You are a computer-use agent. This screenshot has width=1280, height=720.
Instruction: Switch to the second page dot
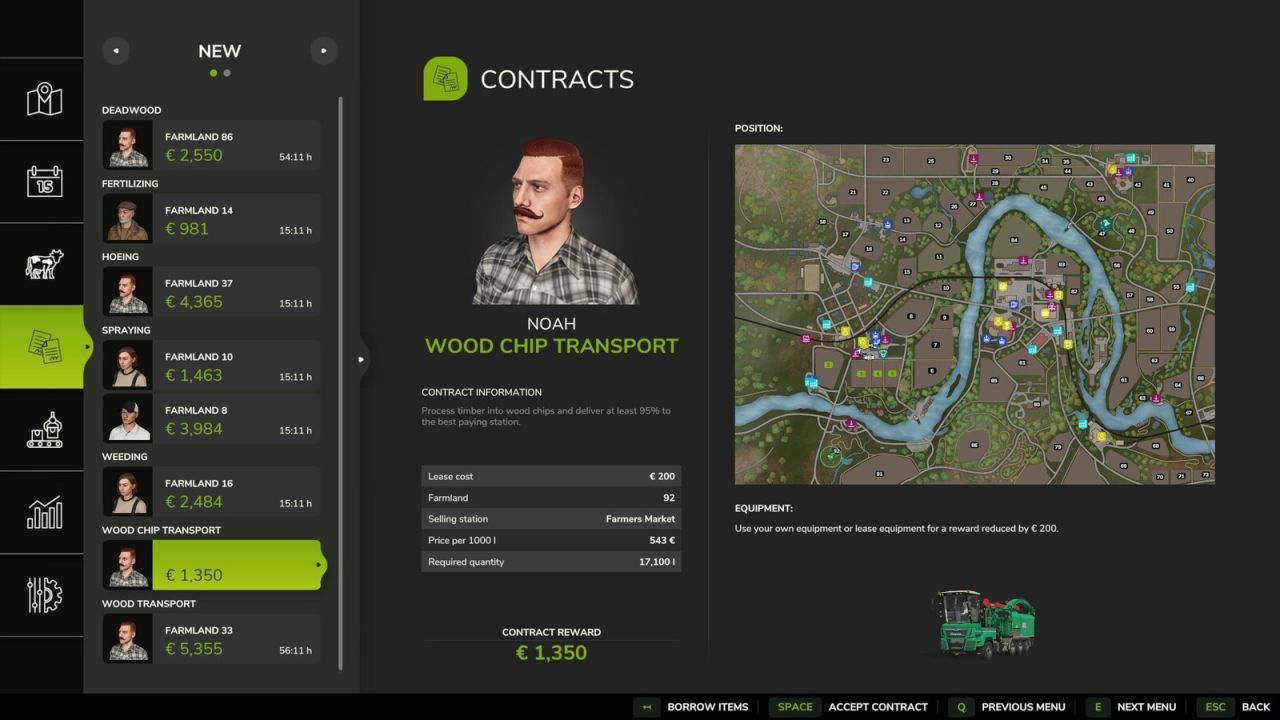(x=227, y=73)
